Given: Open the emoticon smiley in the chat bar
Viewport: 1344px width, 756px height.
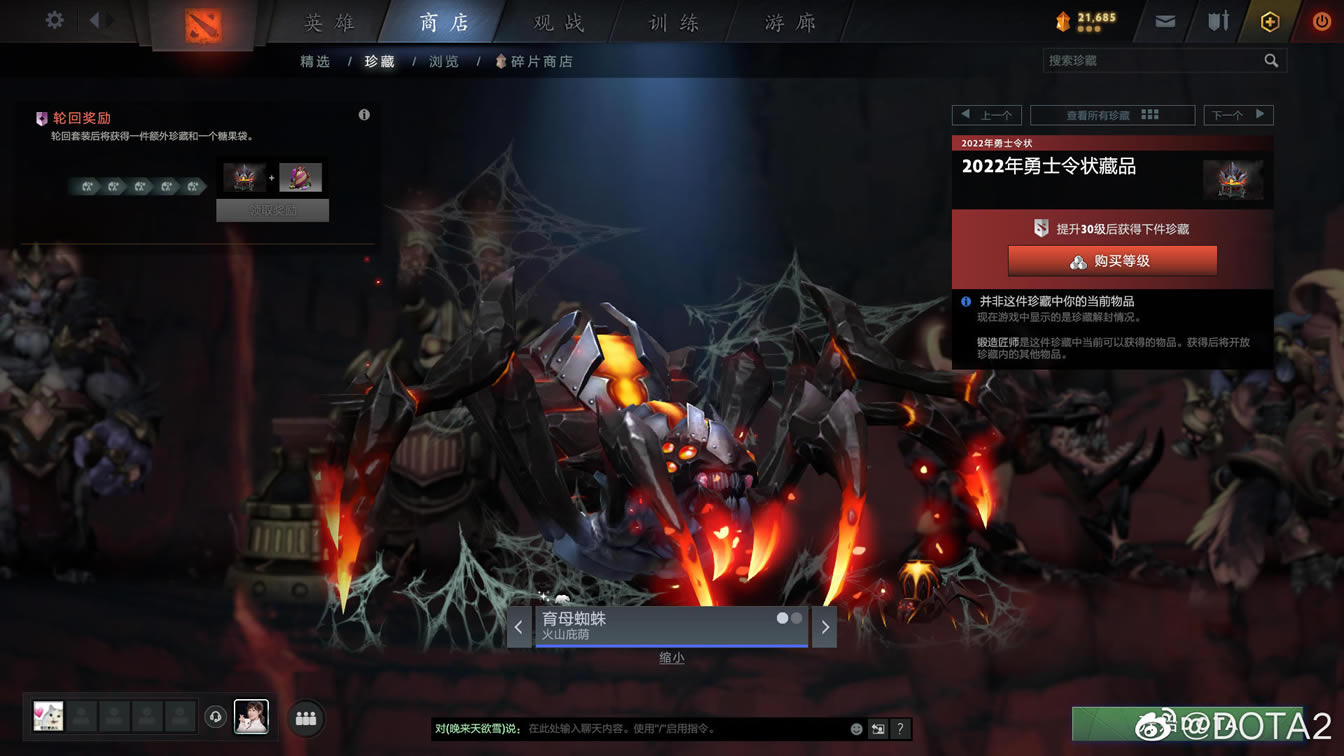Looking at the screenshot, I should 856,729.
